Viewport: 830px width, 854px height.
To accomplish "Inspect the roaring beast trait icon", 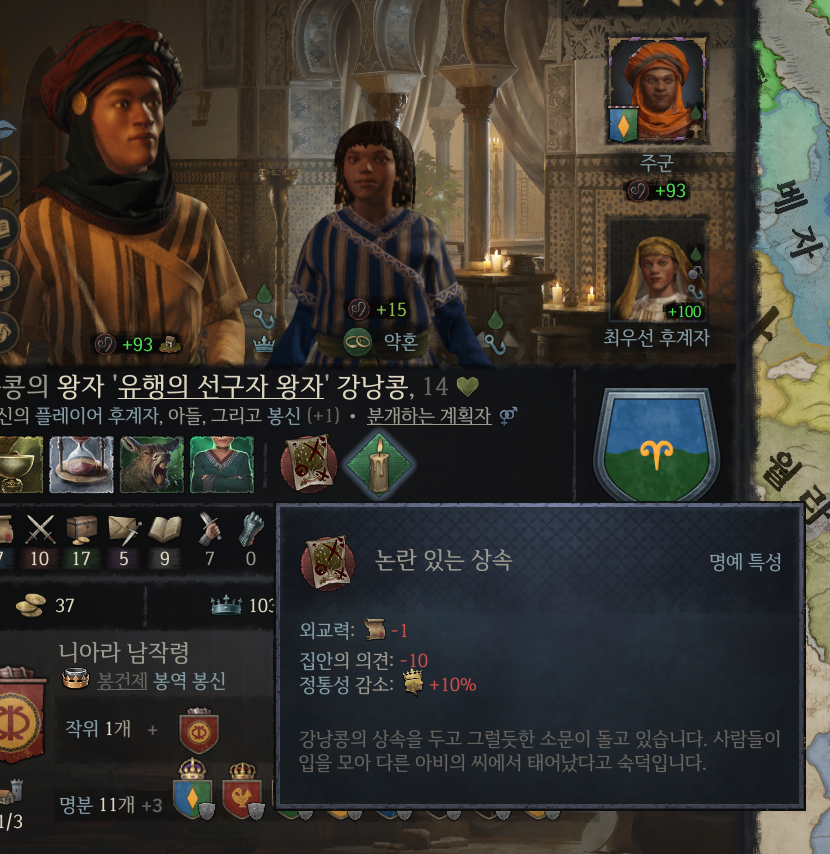I will (151, 465).
